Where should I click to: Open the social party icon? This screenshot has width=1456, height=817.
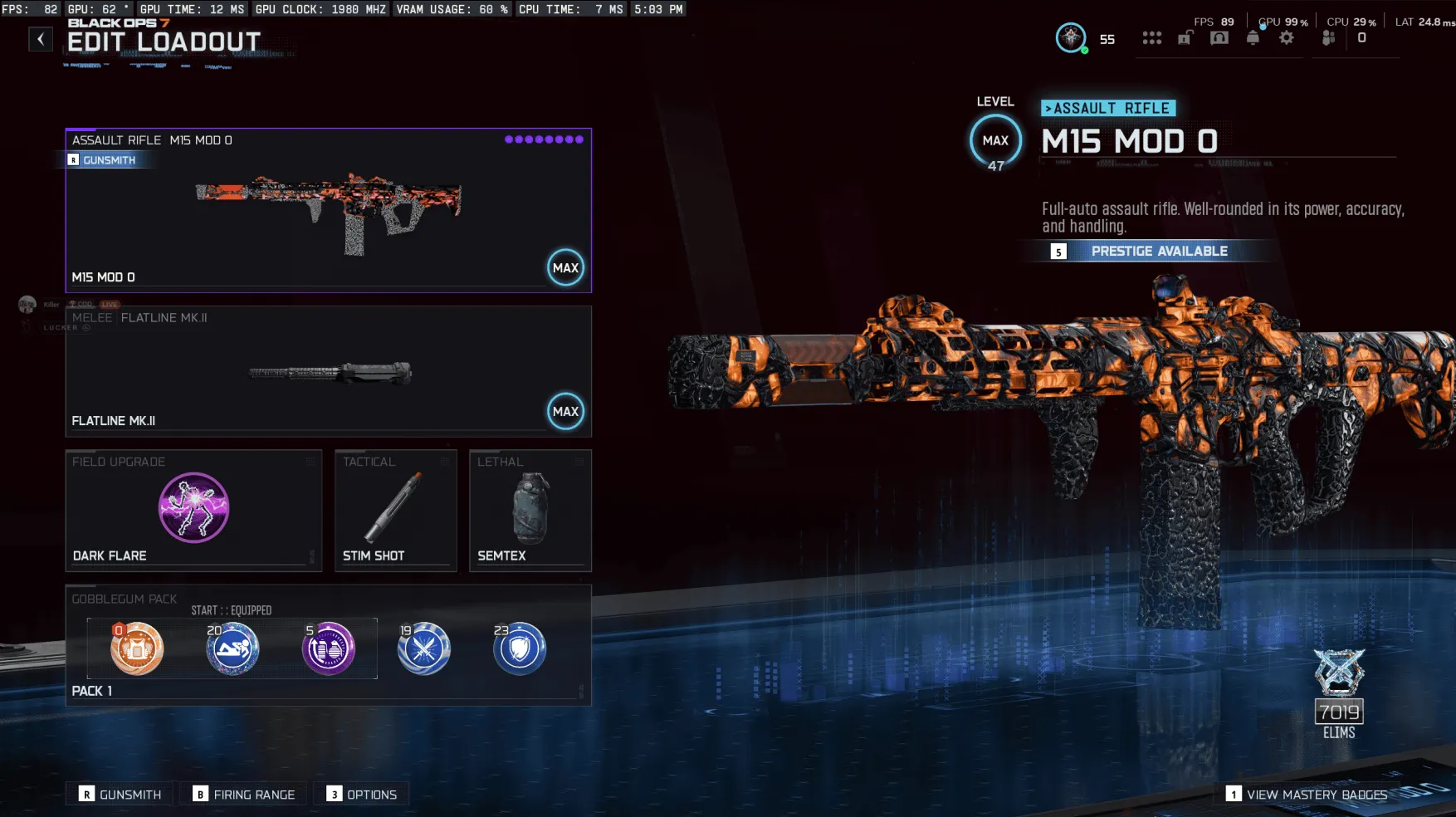1327,38
